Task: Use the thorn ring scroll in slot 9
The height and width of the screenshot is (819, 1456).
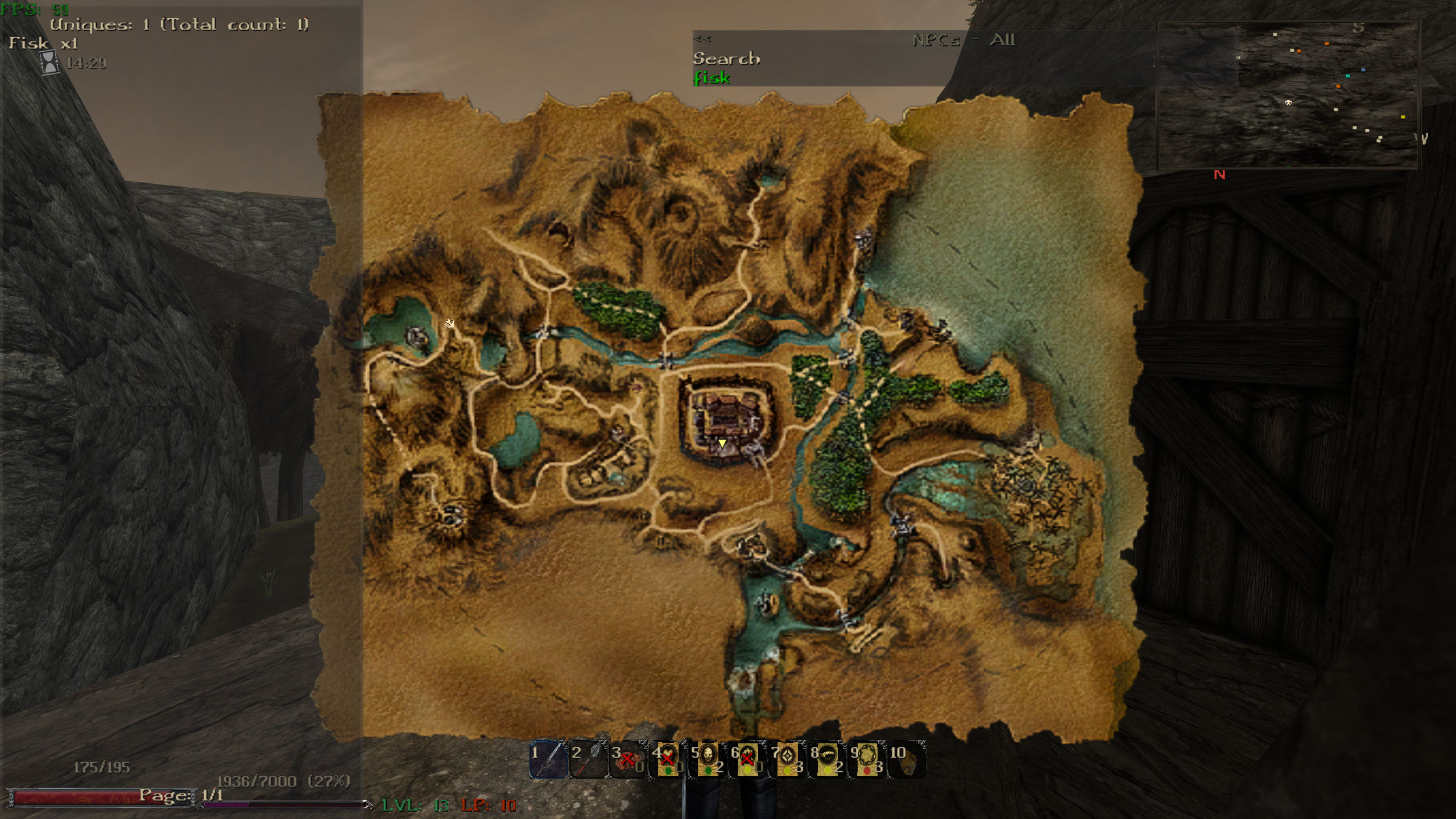Action: pos(867,760)
